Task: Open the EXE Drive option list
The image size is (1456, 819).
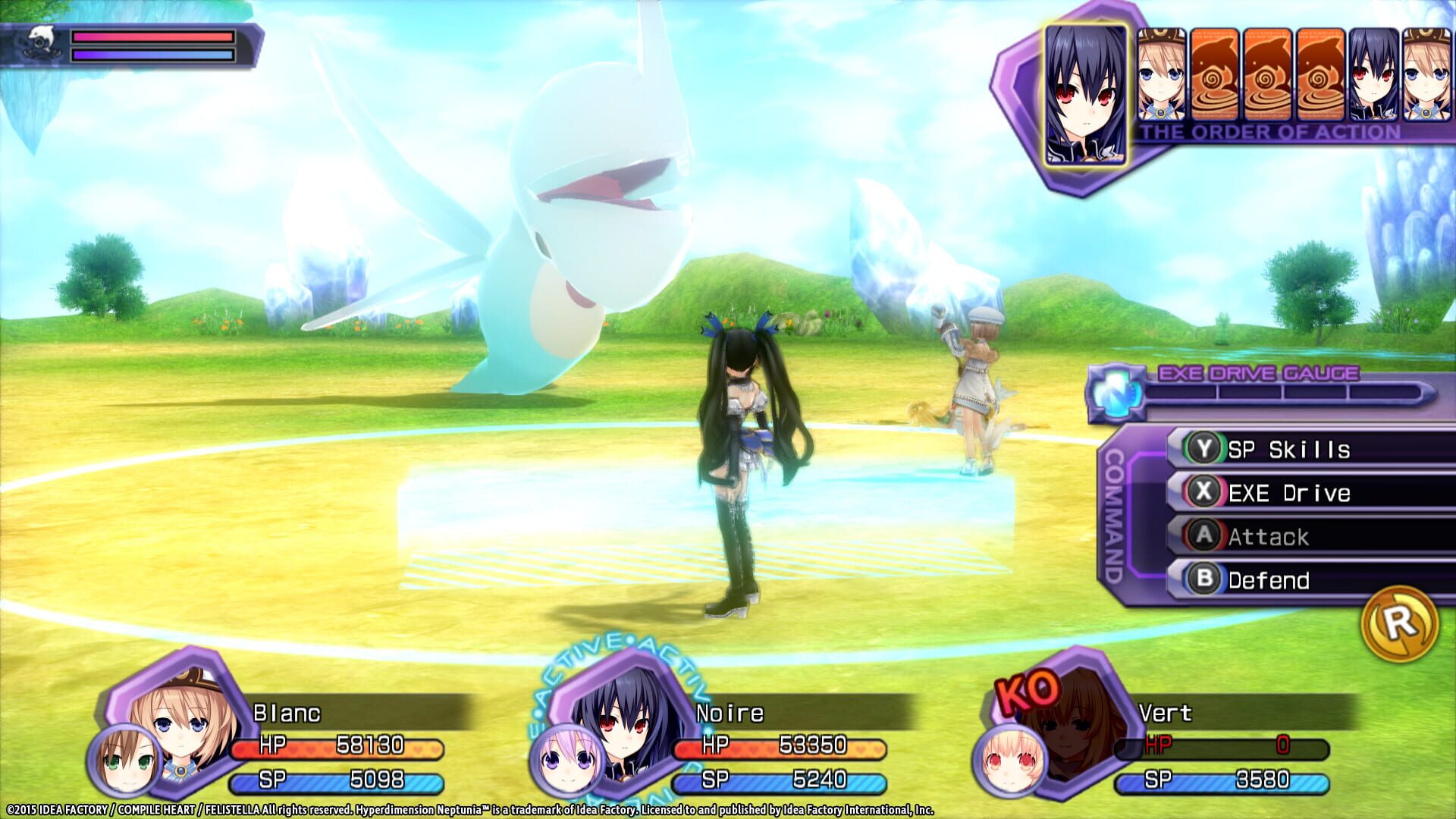Action: [x=1289, y=493]
